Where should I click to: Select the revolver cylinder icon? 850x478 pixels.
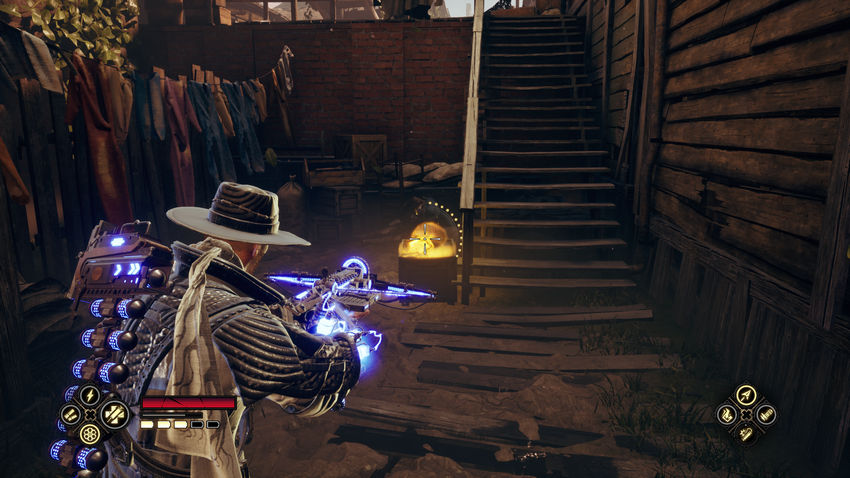tap(90, 434)
